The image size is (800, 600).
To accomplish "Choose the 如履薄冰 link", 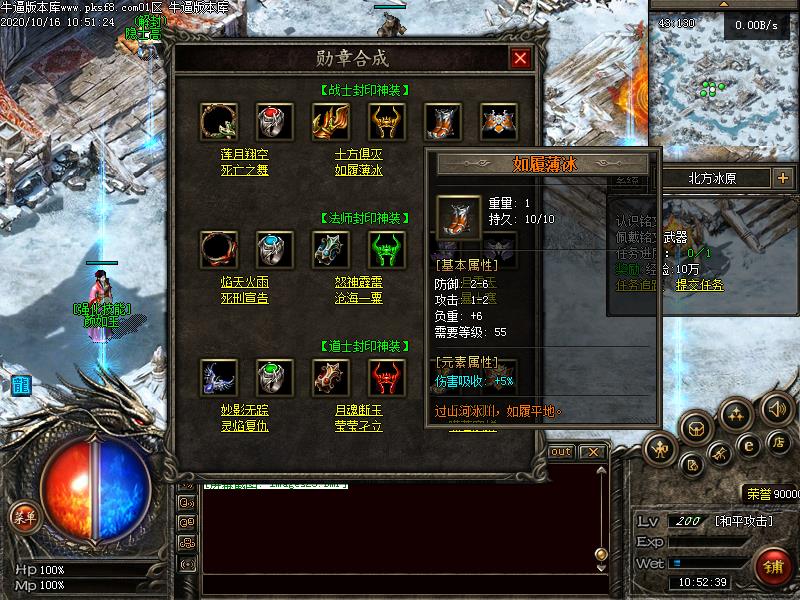I will tap(358, 170).
